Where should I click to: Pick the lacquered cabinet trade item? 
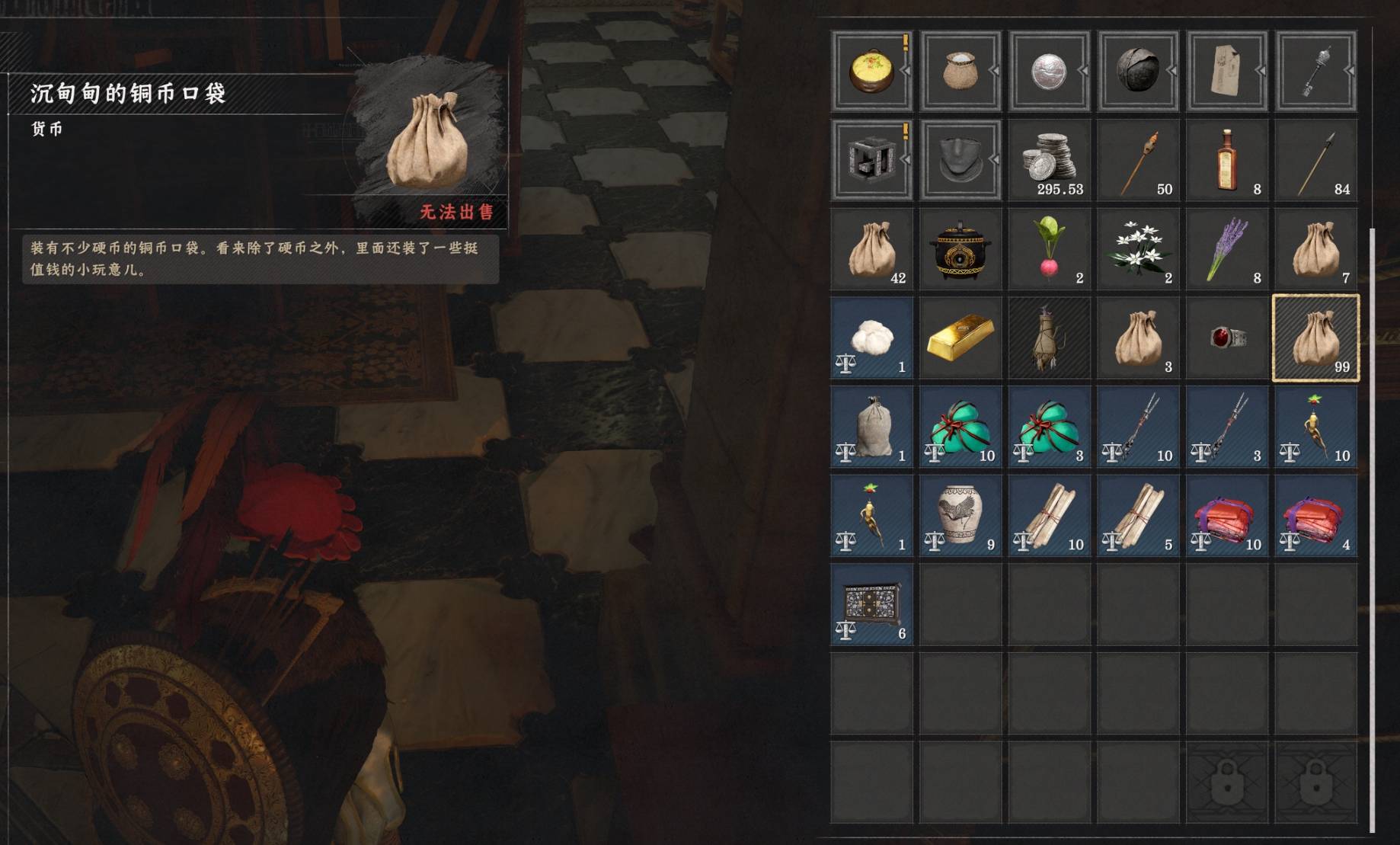(871, 606)
